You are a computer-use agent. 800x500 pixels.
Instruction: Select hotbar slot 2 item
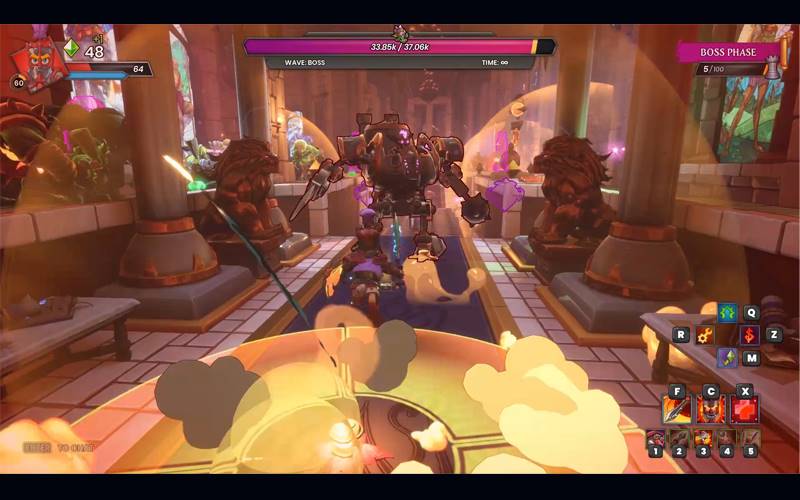679,438
